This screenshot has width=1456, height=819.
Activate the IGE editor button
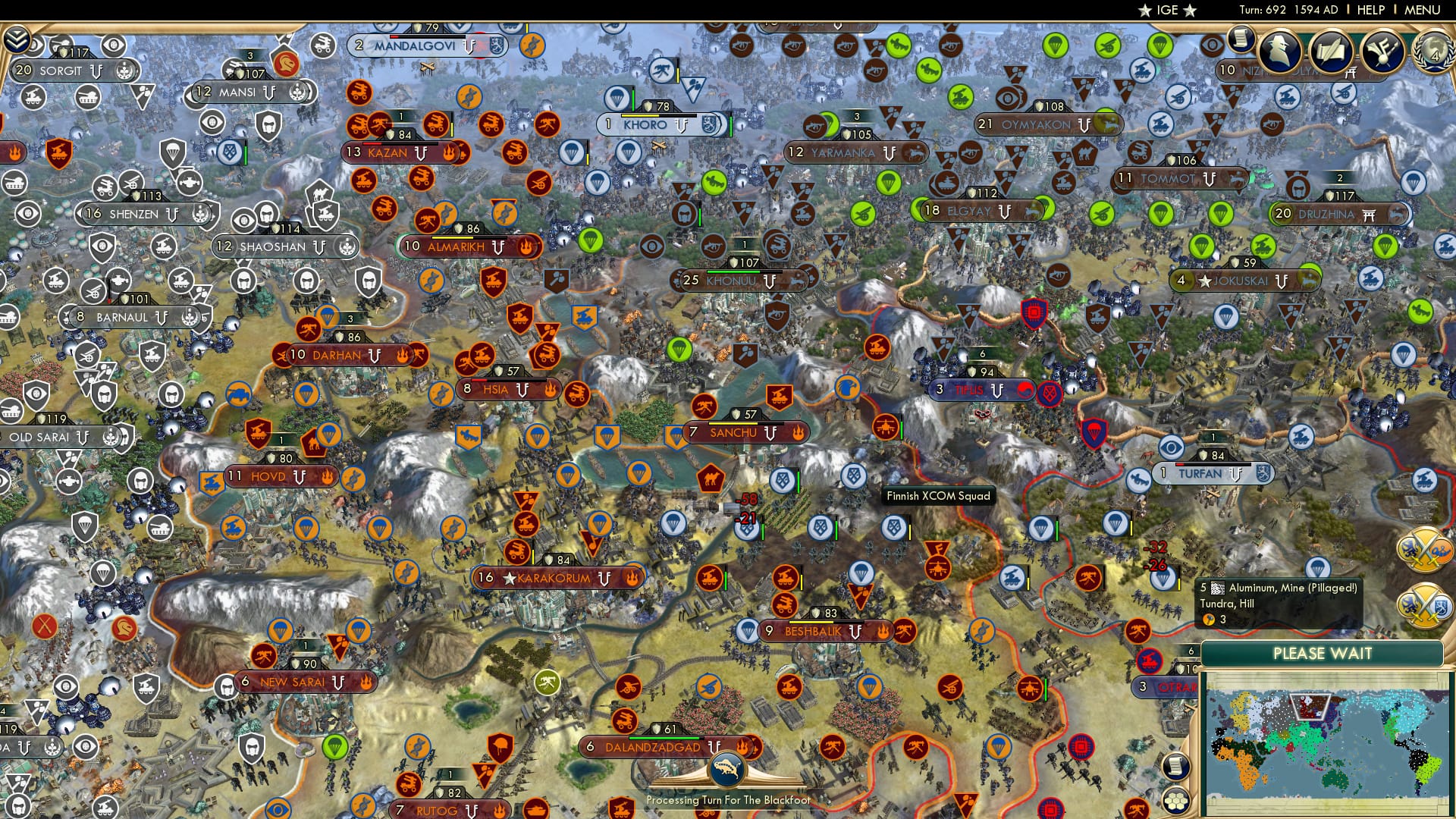(x=1166, y=10)
